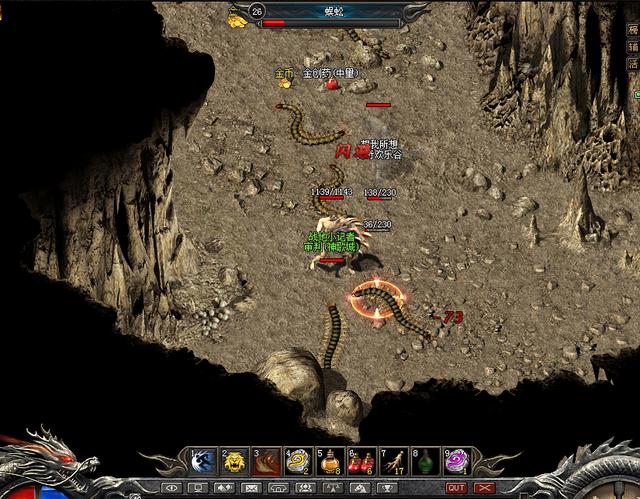Click the red X button on bottom bar

pos(485,488)
